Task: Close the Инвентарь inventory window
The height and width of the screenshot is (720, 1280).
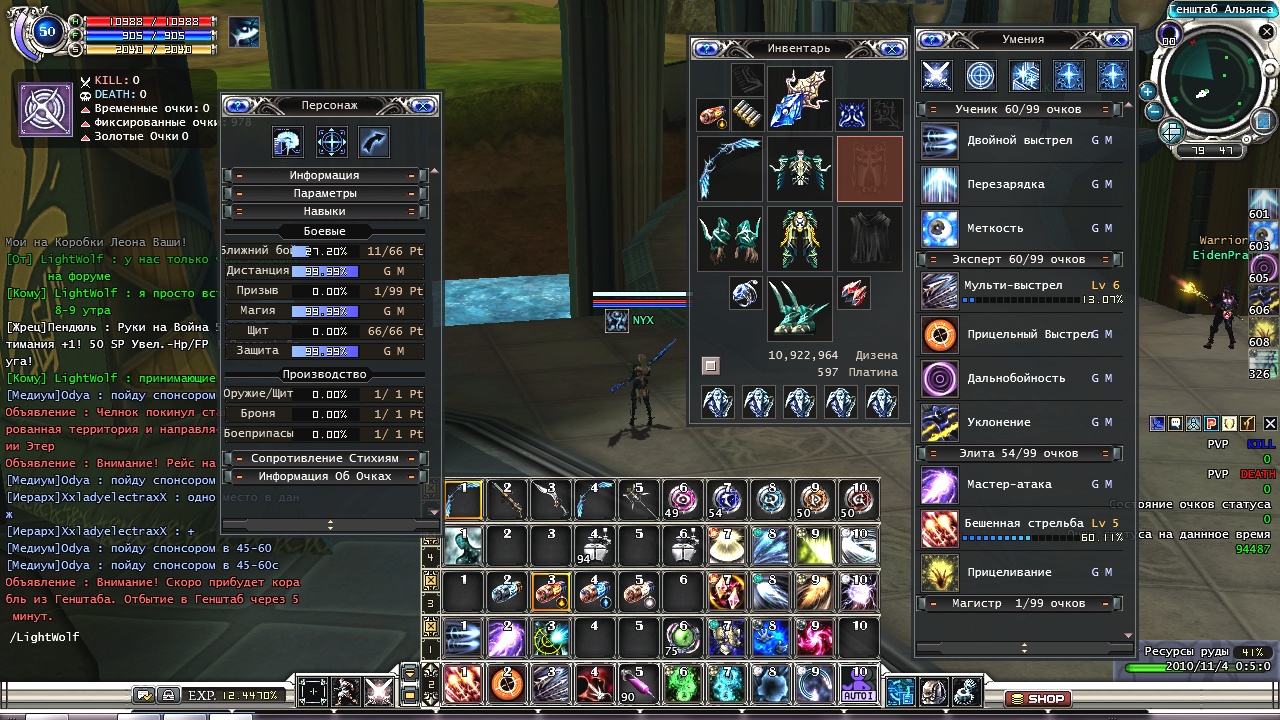Action: 891,48
